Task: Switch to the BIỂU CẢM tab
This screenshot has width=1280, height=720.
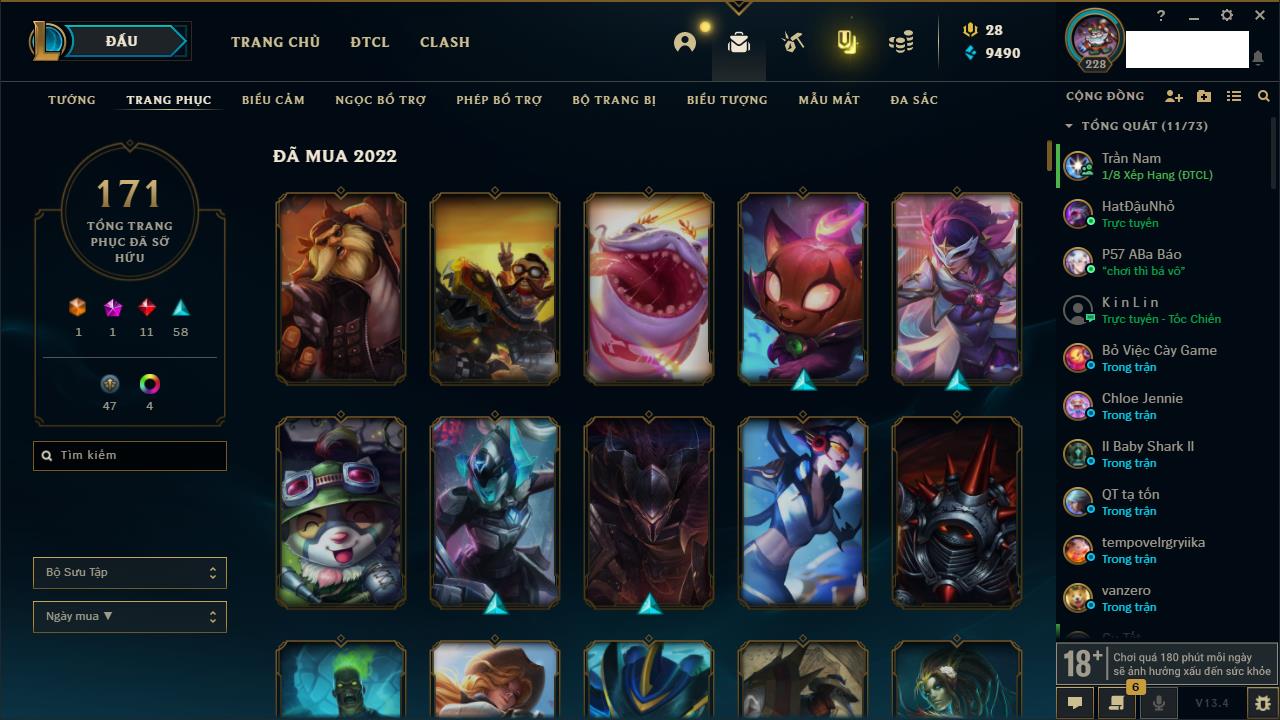Action: (x=273, y=100)
